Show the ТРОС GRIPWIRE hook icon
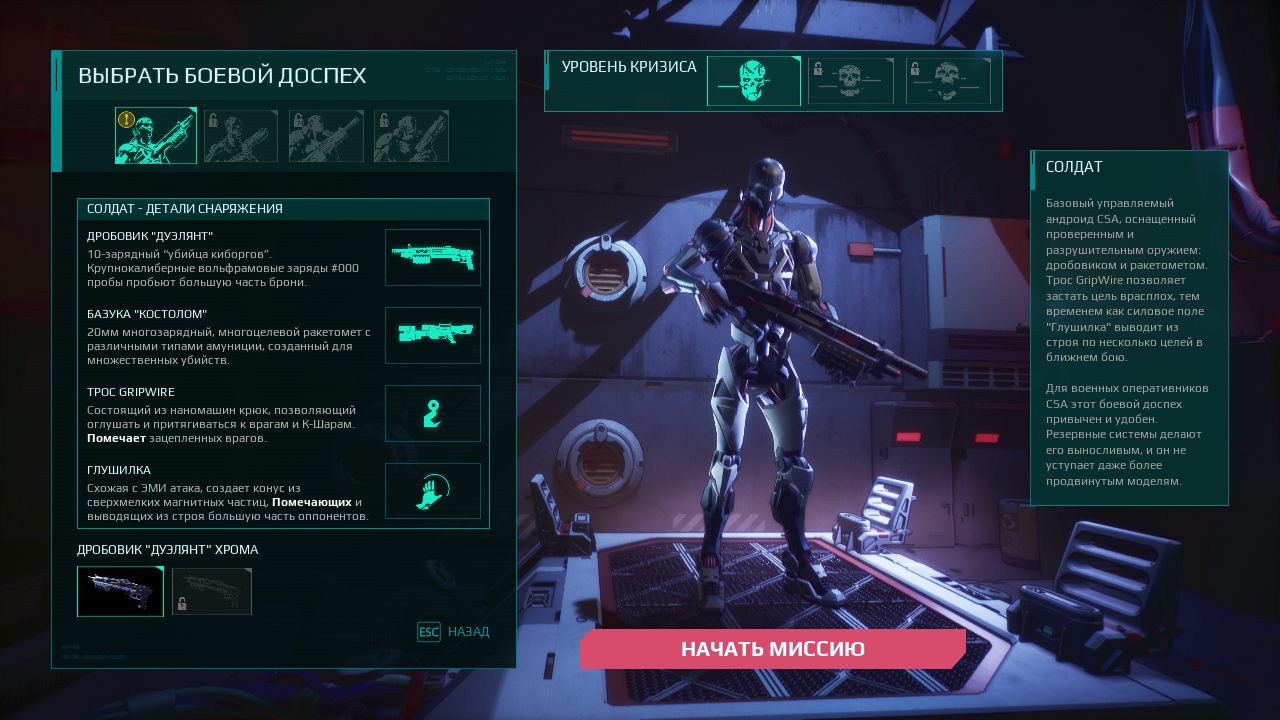The image size is (1280, 720). point(433,413)
